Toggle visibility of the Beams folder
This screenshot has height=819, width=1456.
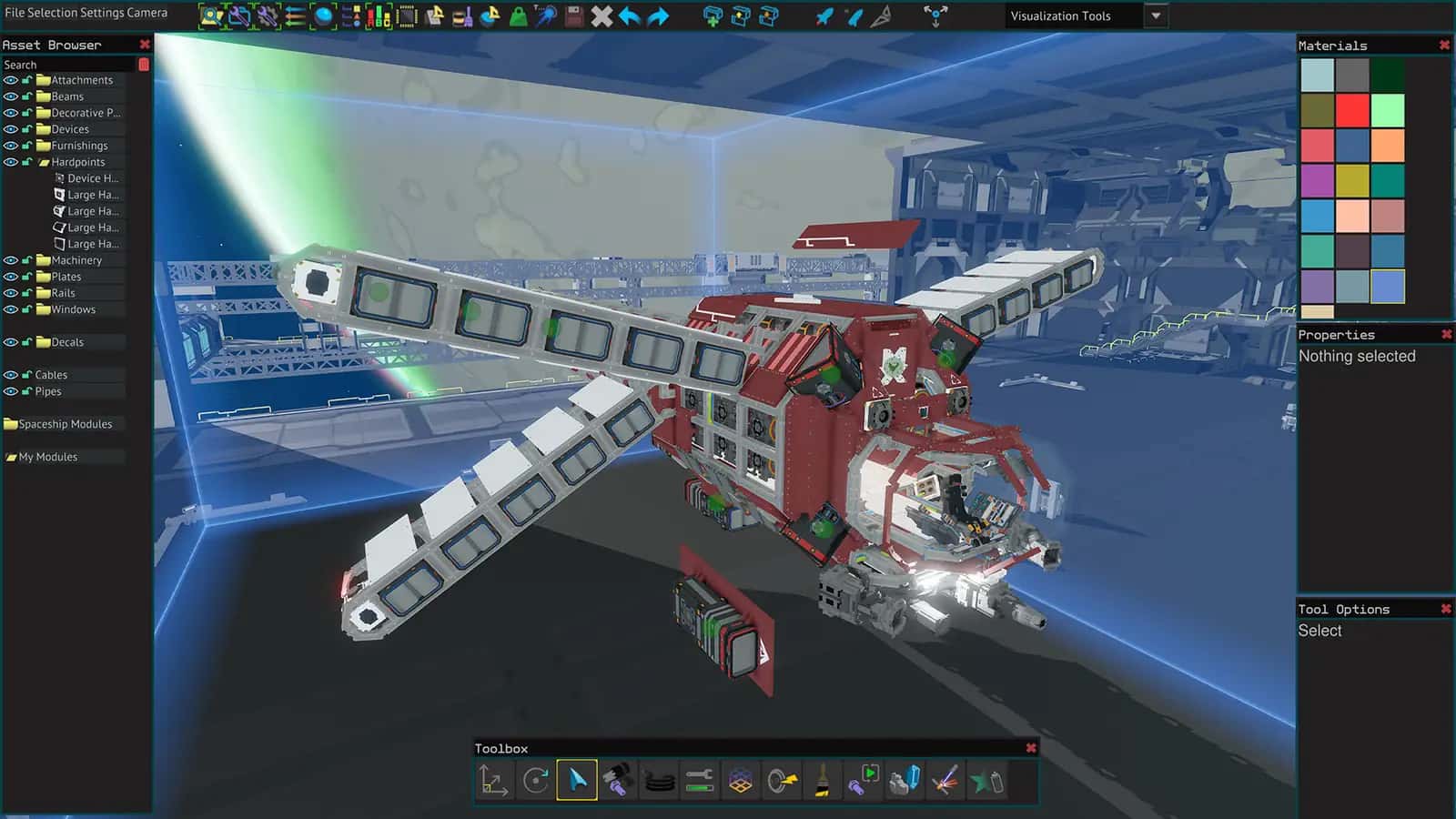[x=11, y=96]
